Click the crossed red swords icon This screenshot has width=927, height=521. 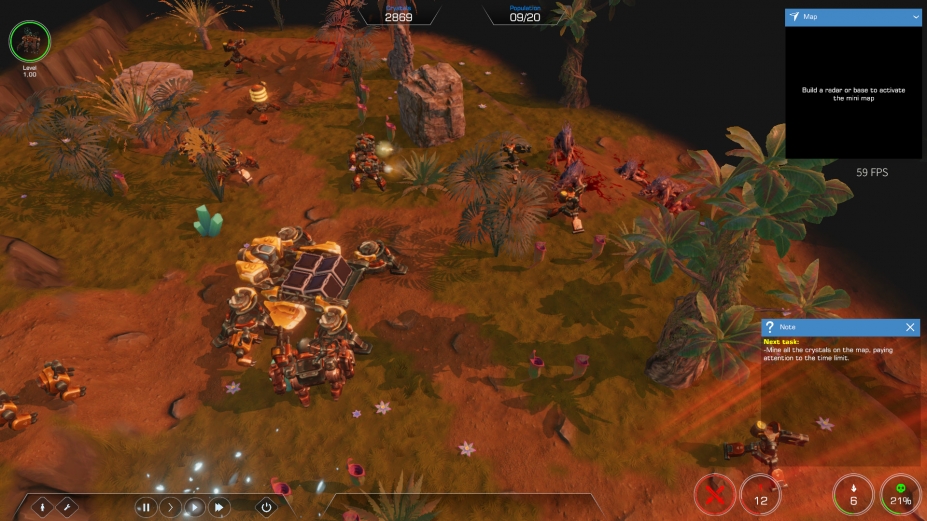click(715, 494)
